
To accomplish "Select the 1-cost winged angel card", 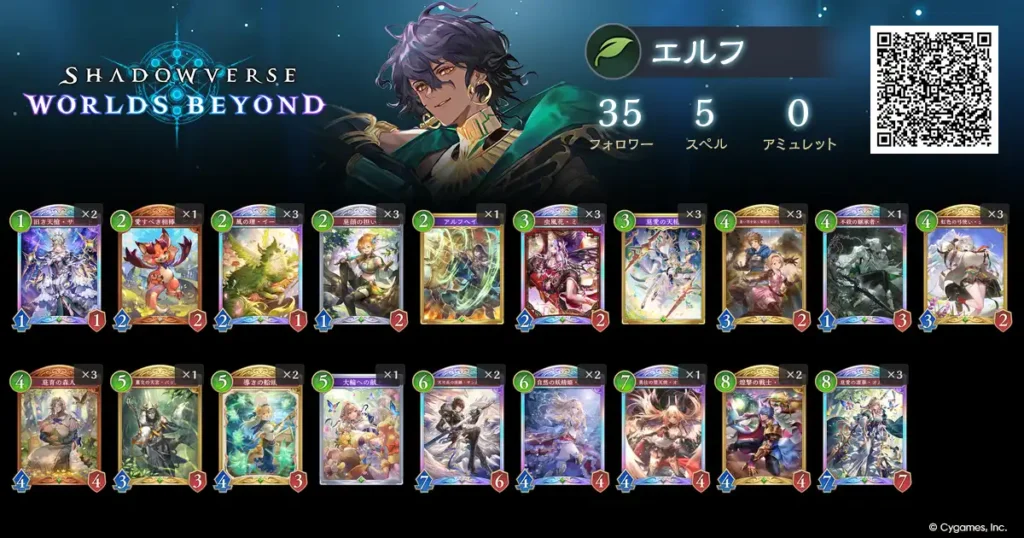I will point(59,270).
